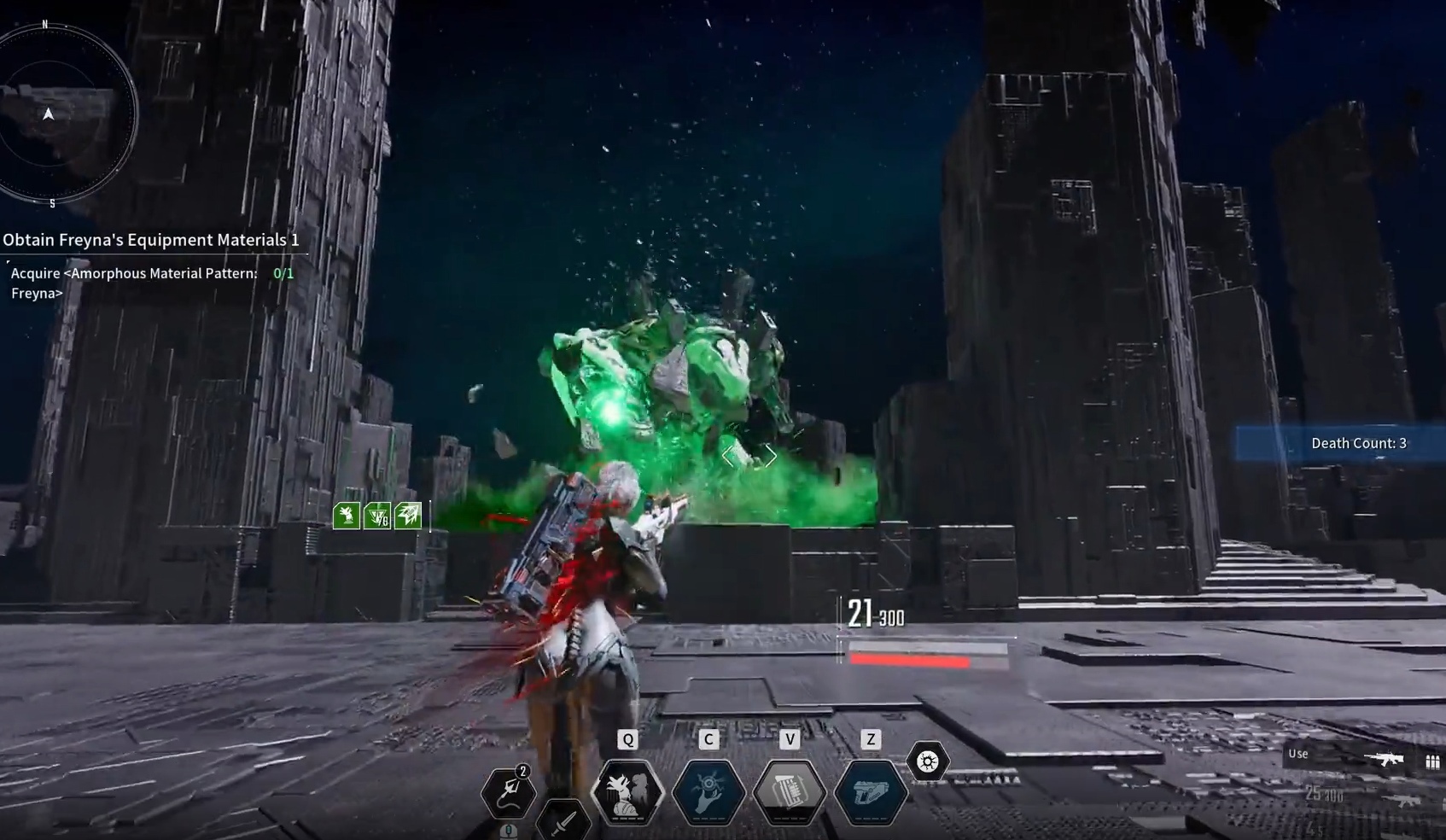Inspect the green creature buff icon
The height and width of the screenshot is (840, 1446).
pos(347,515)
